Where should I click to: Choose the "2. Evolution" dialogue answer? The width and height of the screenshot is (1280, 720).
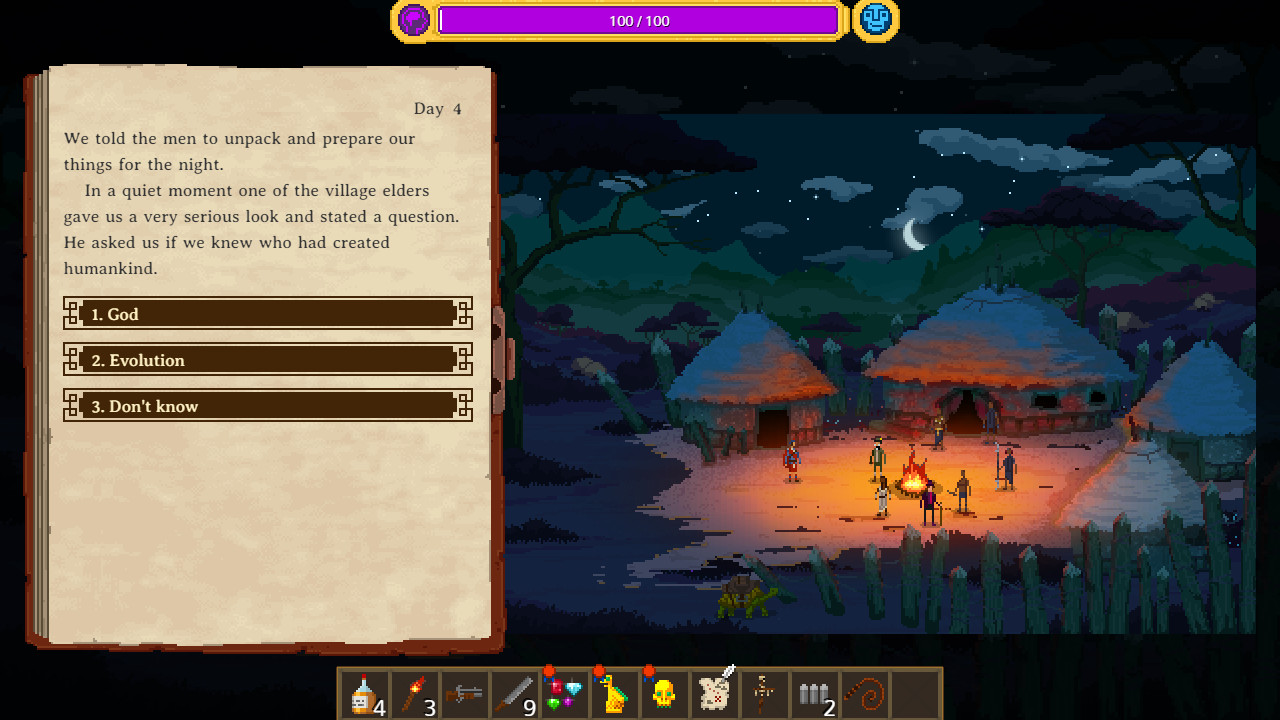pos(267,359)
